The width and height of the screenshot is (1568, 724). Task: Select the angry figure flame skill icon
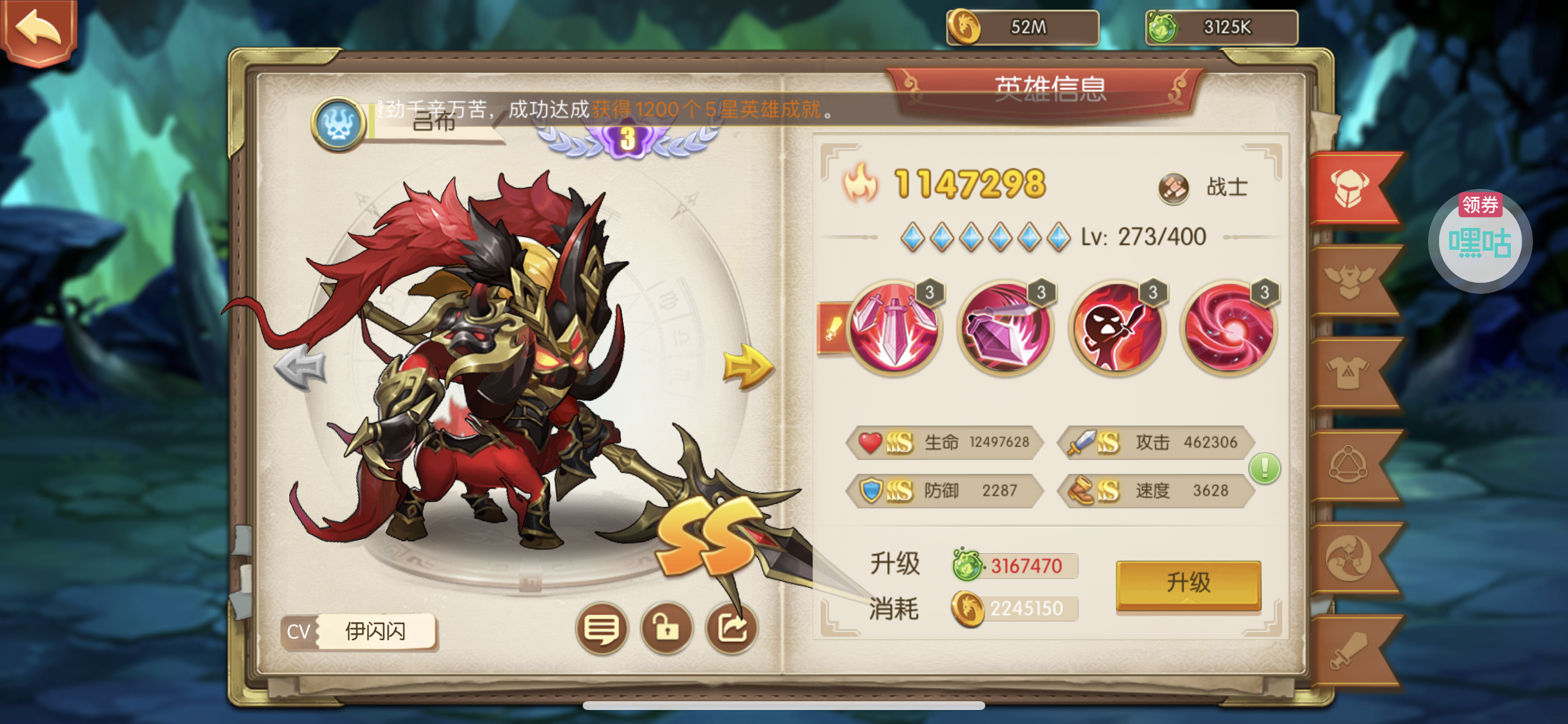1117,329
